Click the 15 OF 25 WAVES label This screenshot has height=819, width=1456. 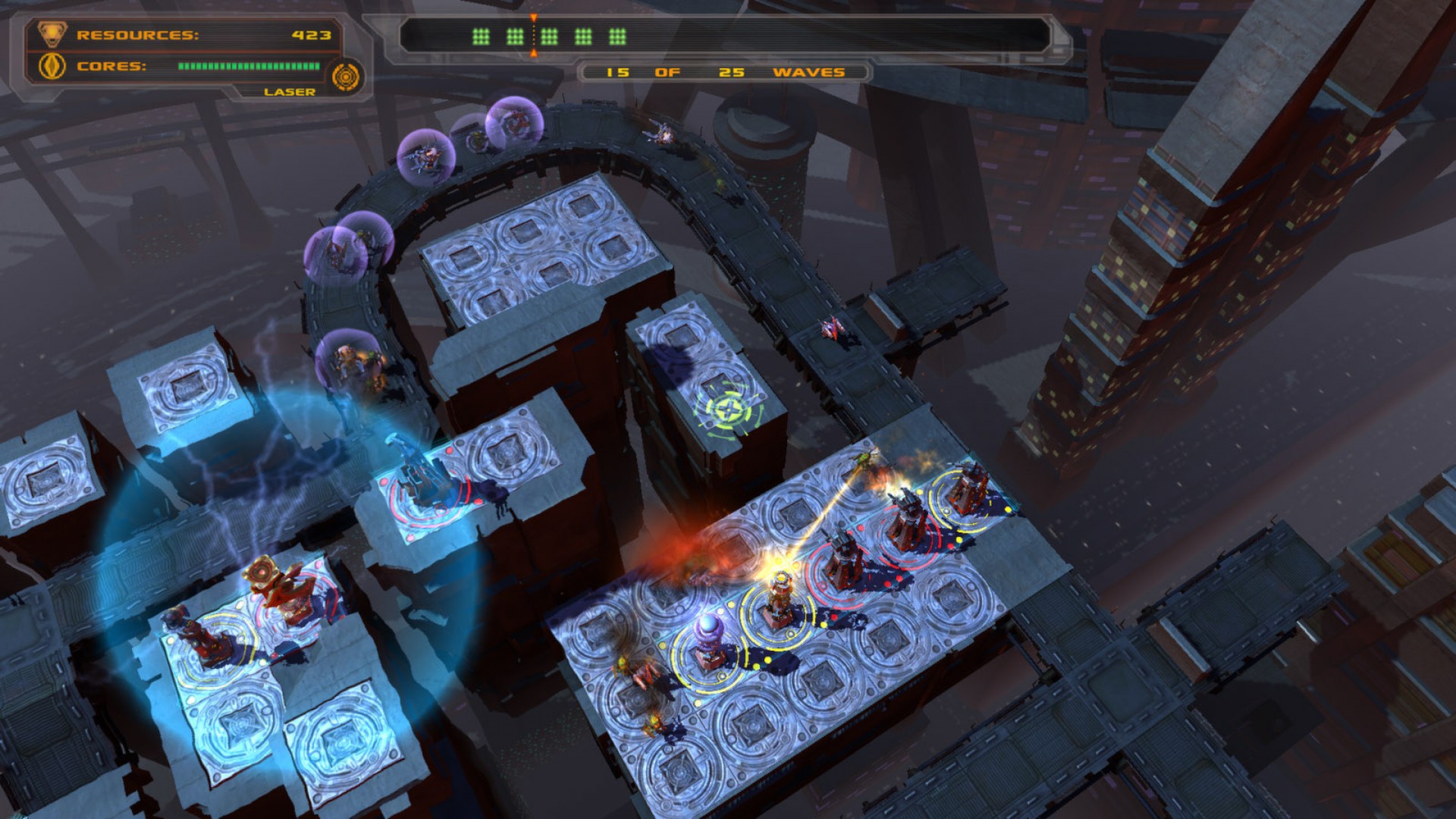click(720, 74)
